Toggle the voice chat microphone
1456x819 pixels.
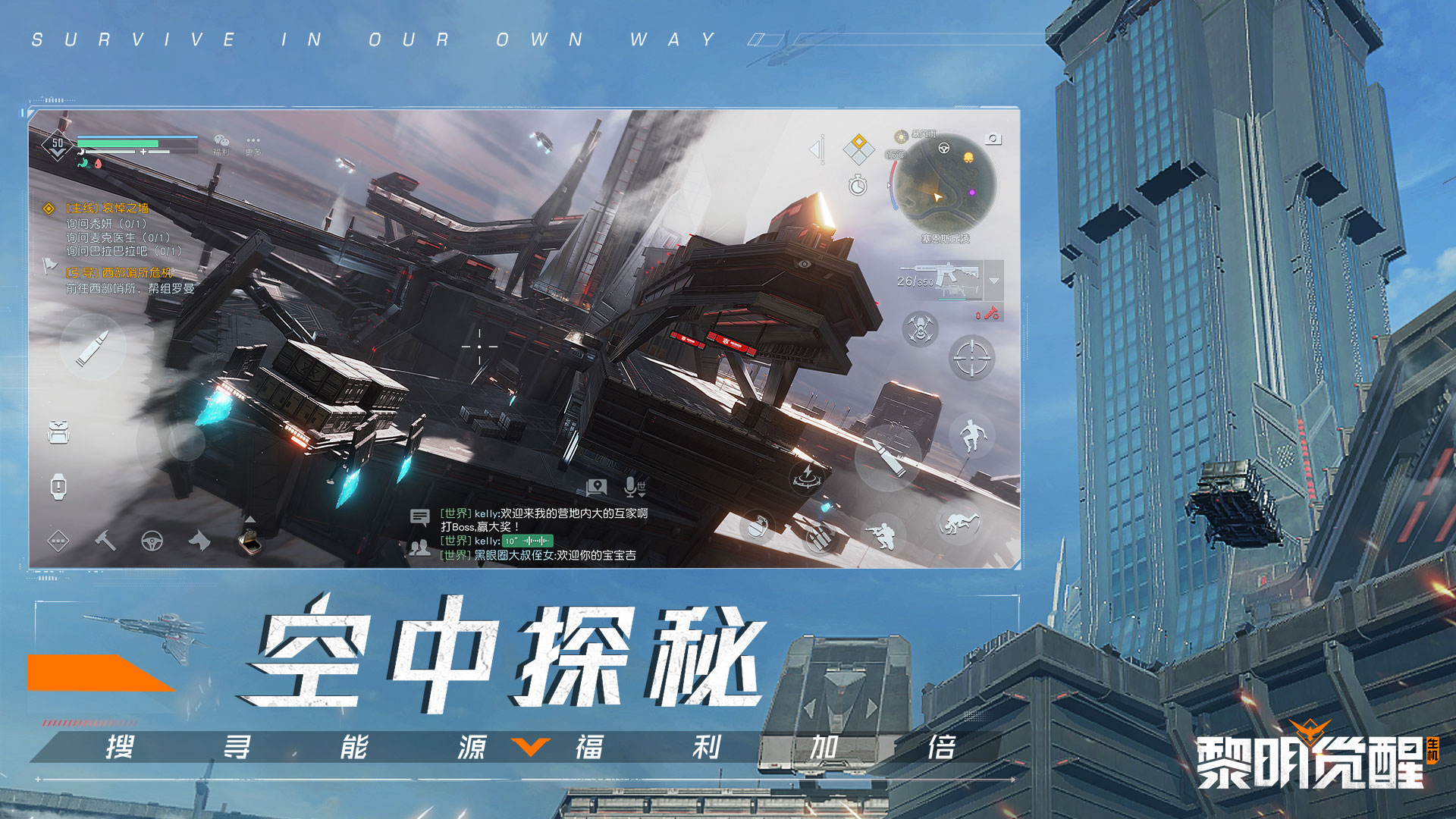630,488
